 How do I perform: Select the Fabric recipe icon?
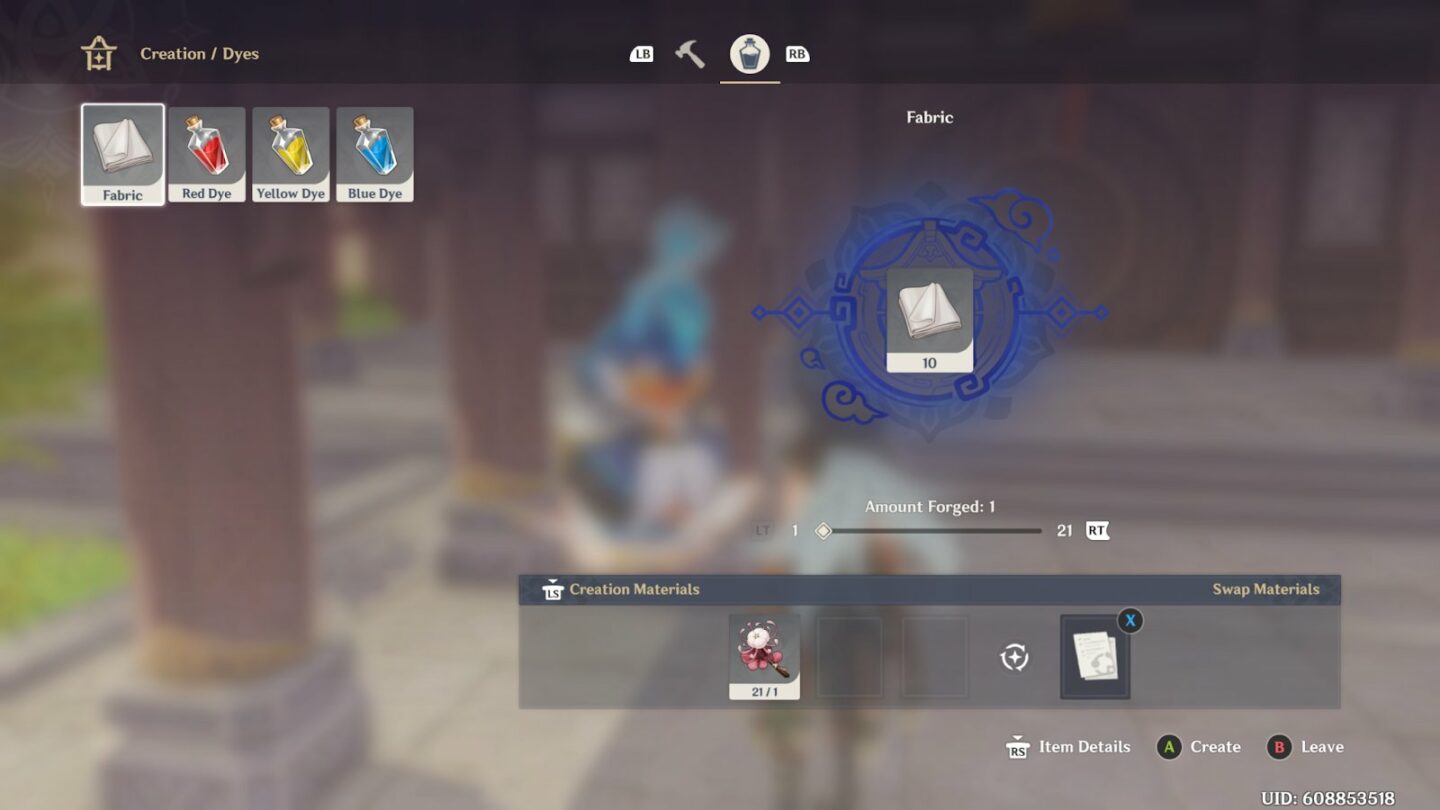point(122,152)
